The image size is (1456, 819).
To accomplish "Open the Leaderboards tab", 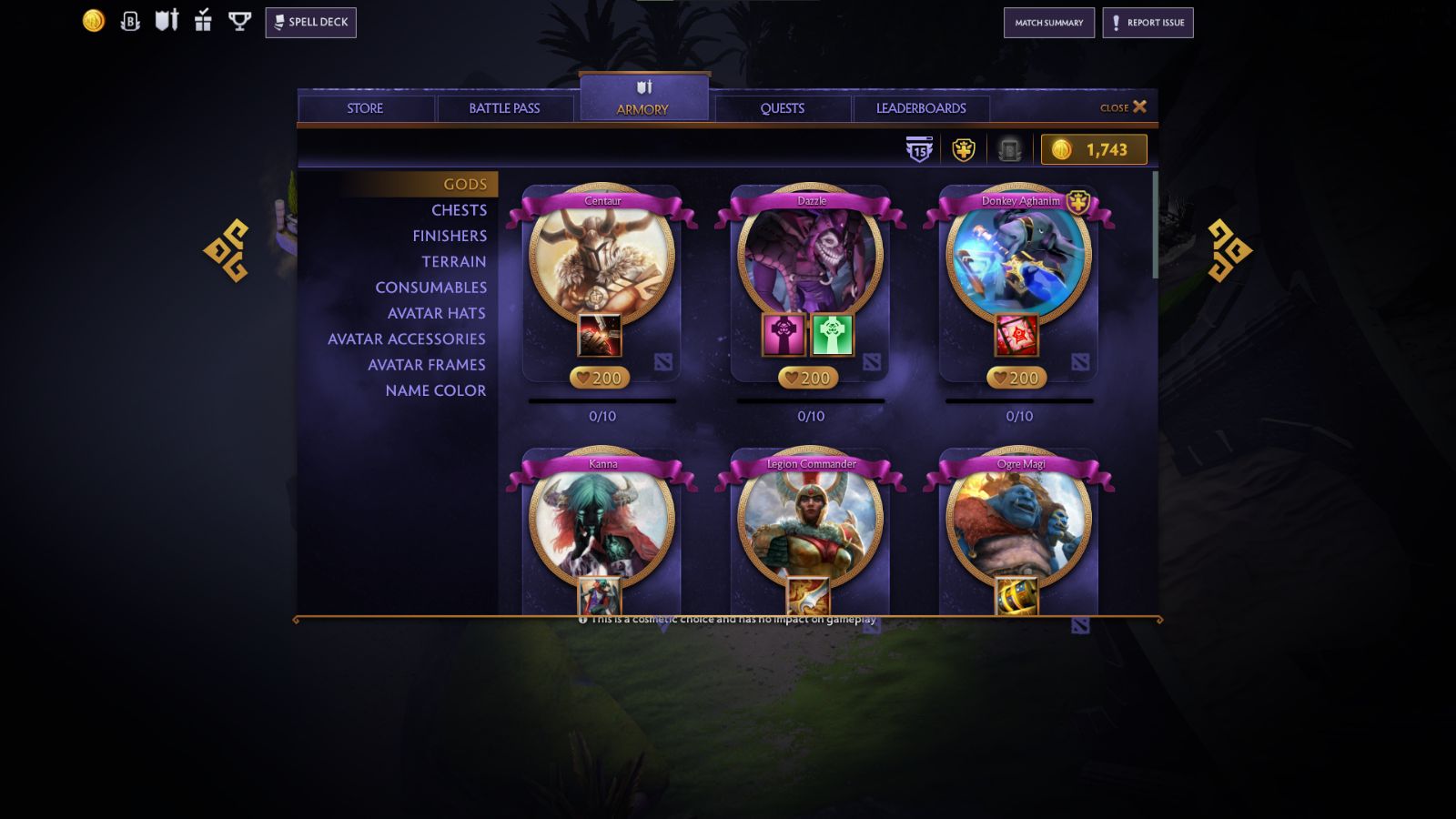I will coord(921,107).
